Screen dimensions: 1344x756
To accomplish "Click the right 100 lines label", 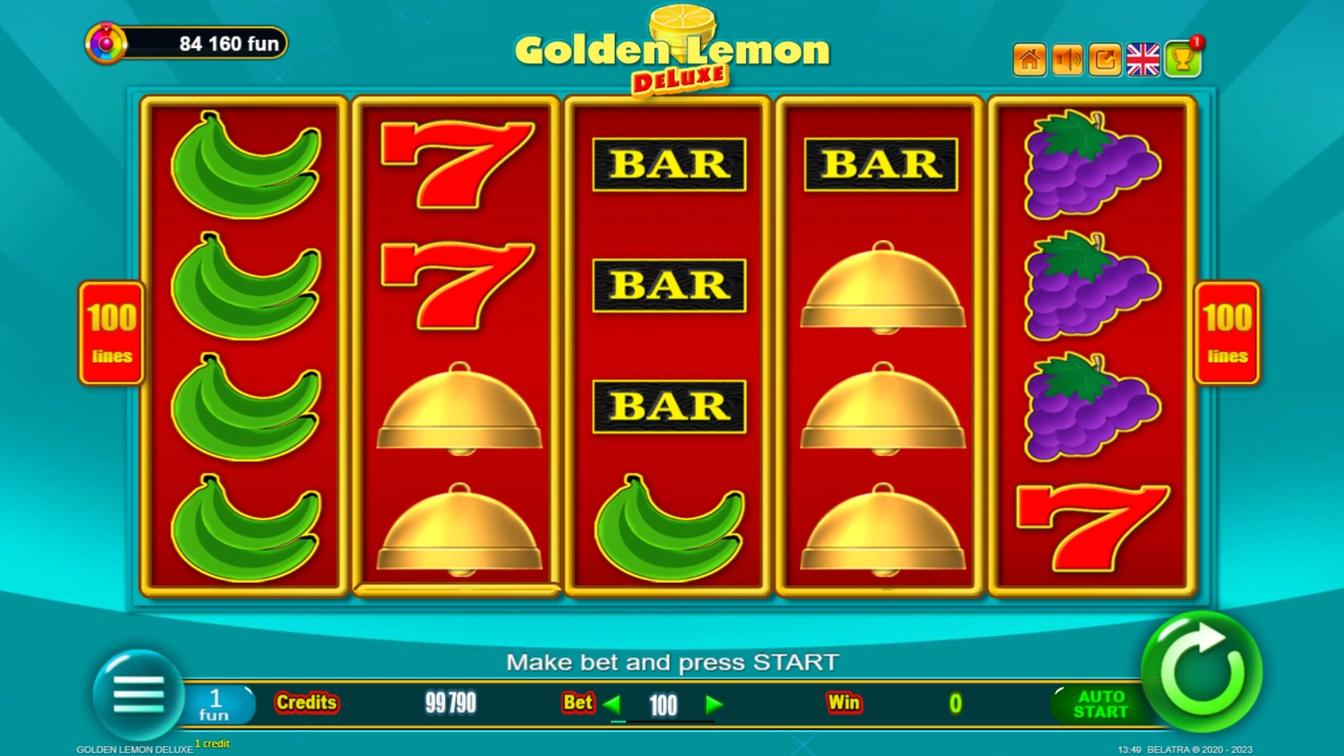I will point(1227,333).
